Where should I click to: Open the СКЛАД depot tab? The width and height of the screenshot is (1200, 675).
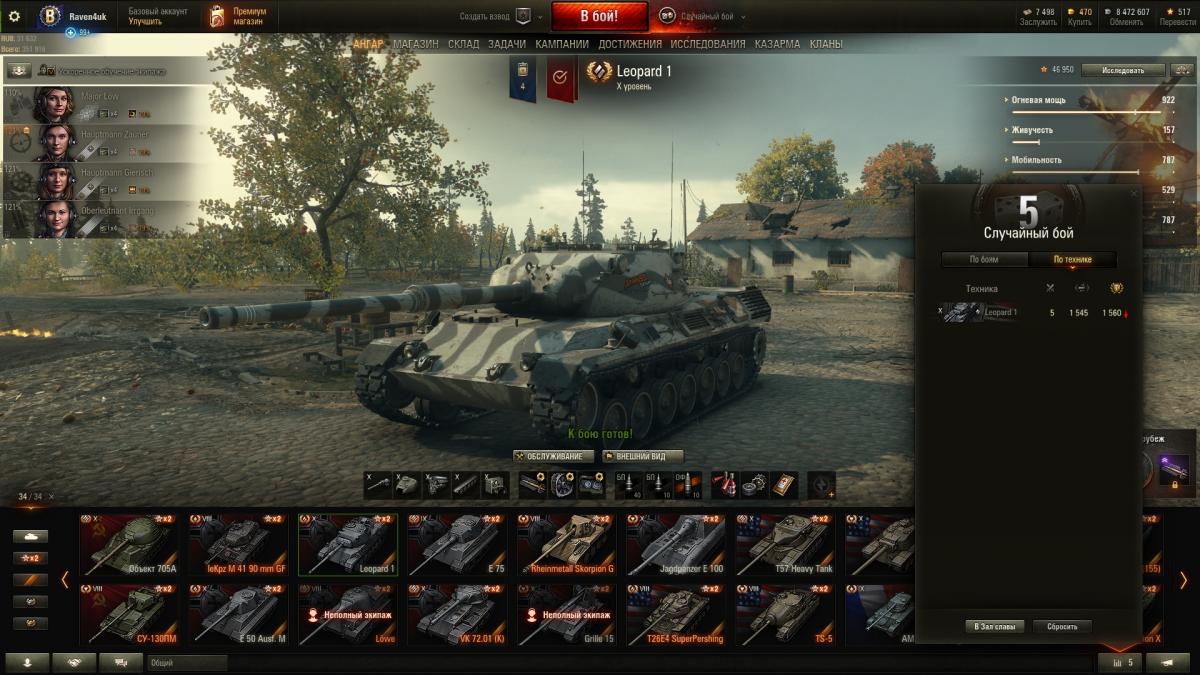463,44
